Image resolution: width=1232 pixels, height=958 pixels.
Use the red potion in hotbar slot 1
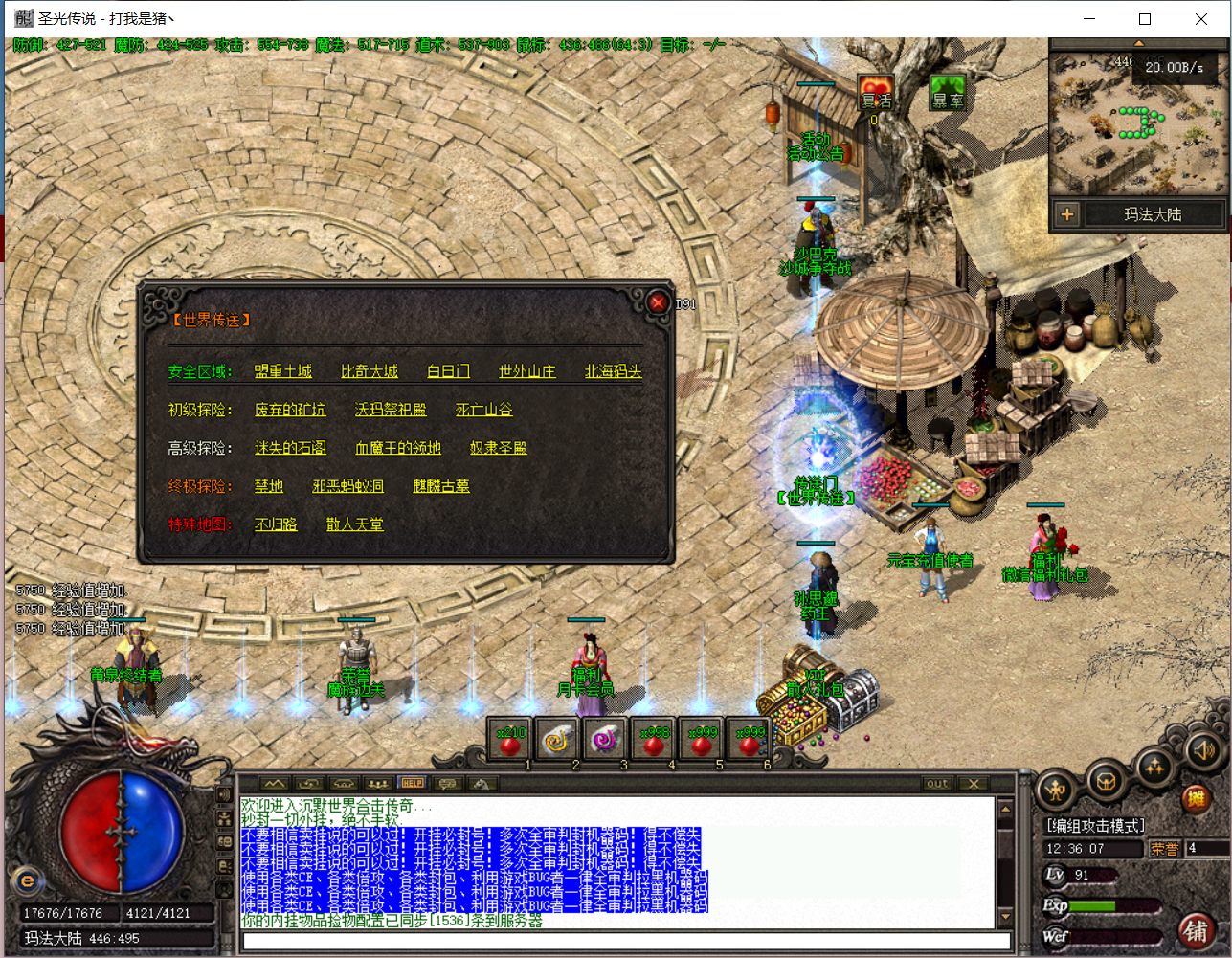pos(510,743)
